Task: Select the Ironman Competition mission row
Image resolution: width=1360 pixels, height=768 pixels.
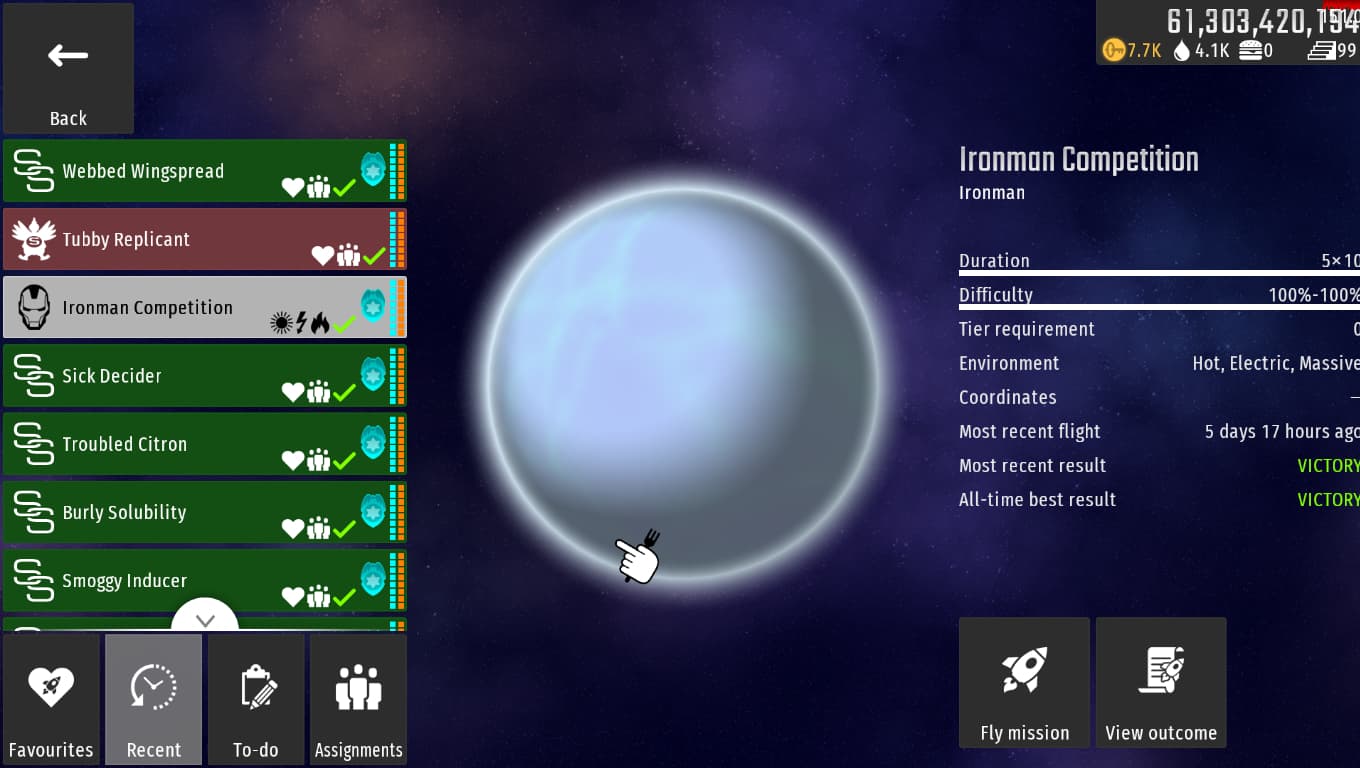Action: coord(204,307)
